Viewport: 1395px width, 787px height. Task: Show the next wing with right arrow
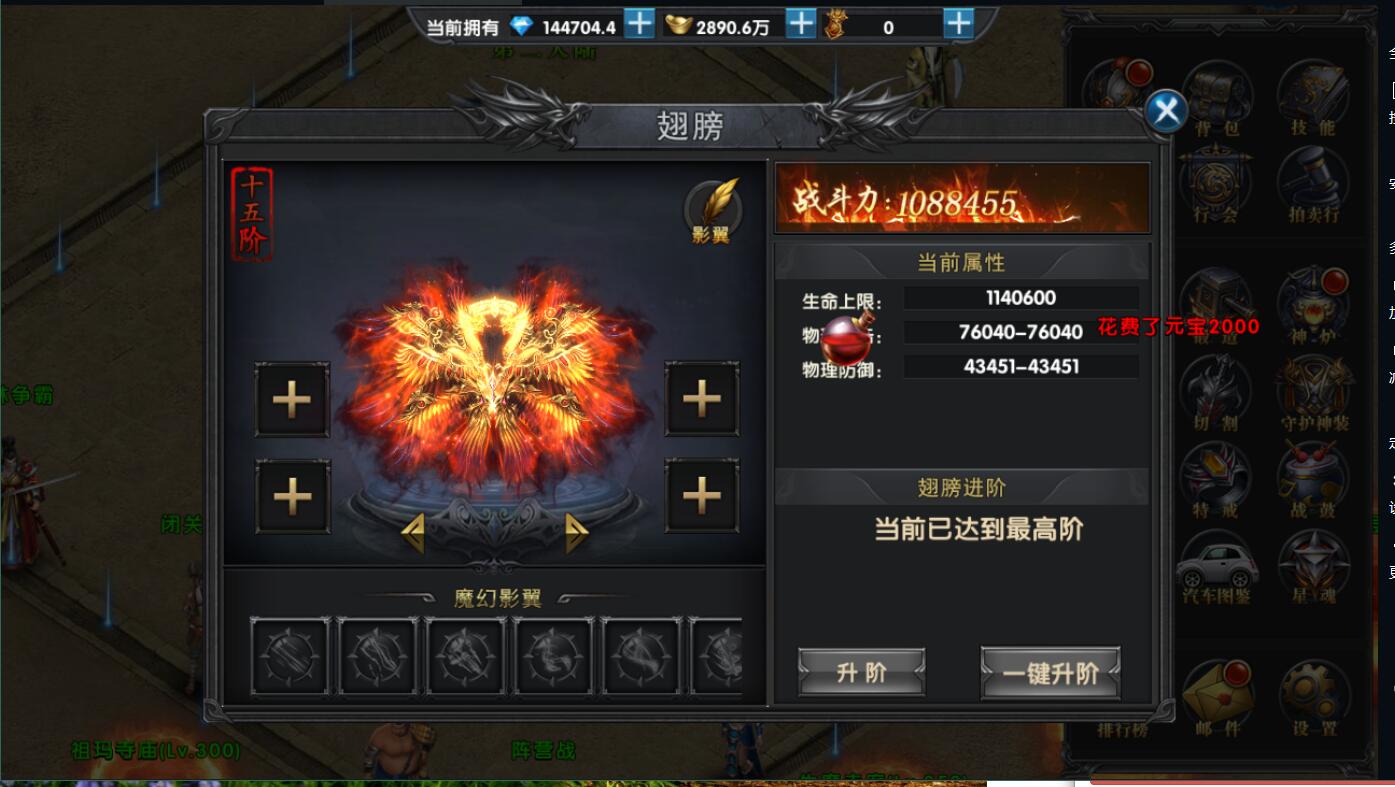coord(576,533)
